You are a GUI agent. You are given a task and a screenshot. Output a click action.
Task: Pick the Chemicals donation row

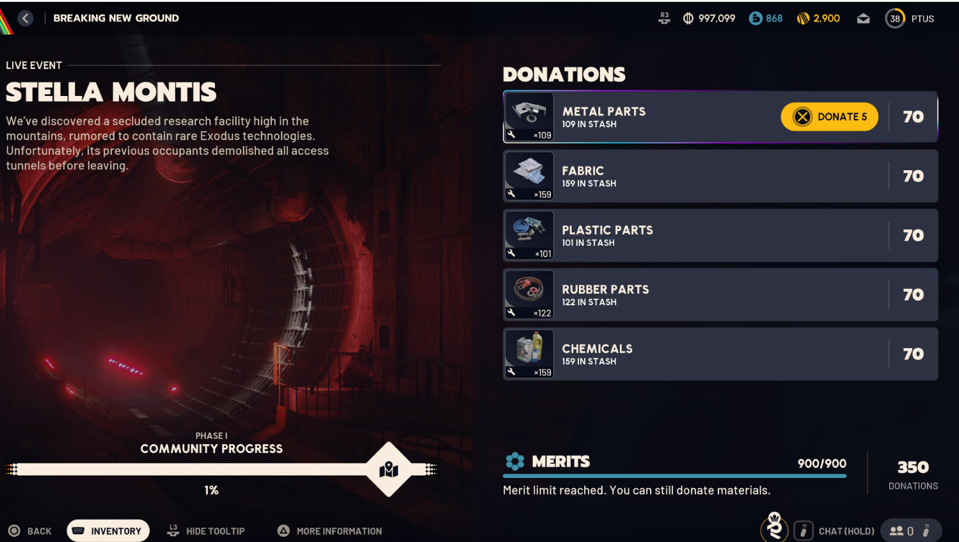click(x=720, y=354)
